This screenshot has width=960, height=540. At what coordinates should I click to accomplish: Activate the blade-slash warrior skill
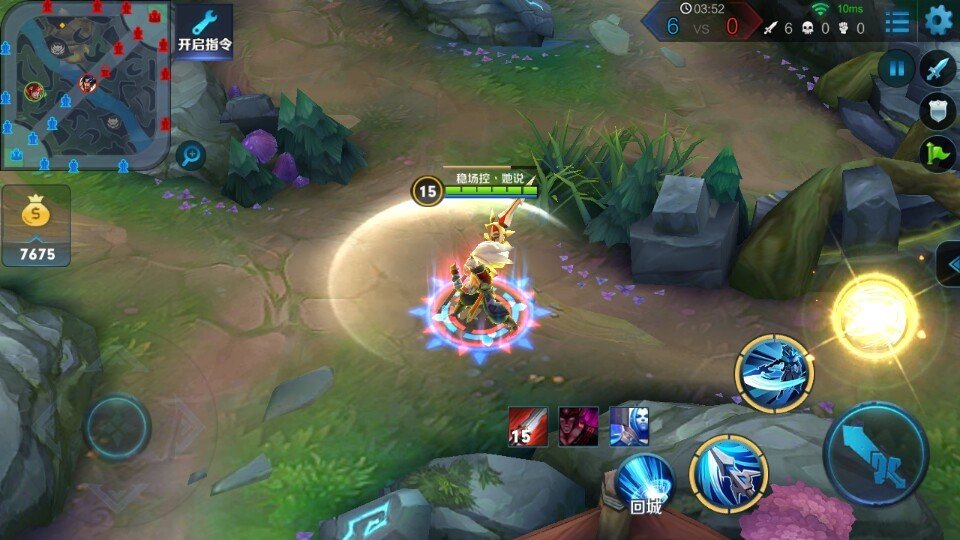point(774,374)
